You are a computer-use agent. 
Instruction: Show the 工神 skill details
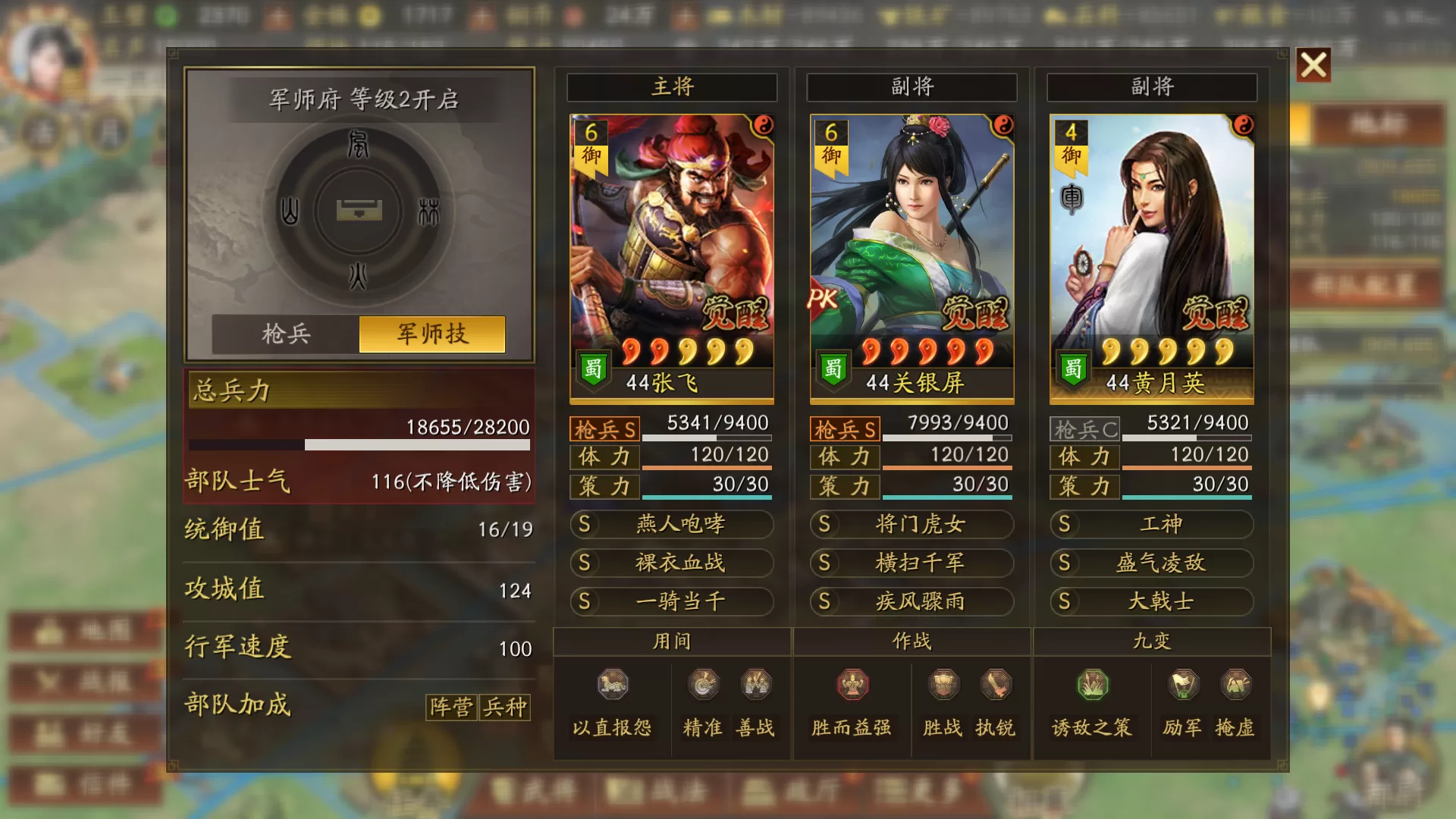coord(1151,524)
